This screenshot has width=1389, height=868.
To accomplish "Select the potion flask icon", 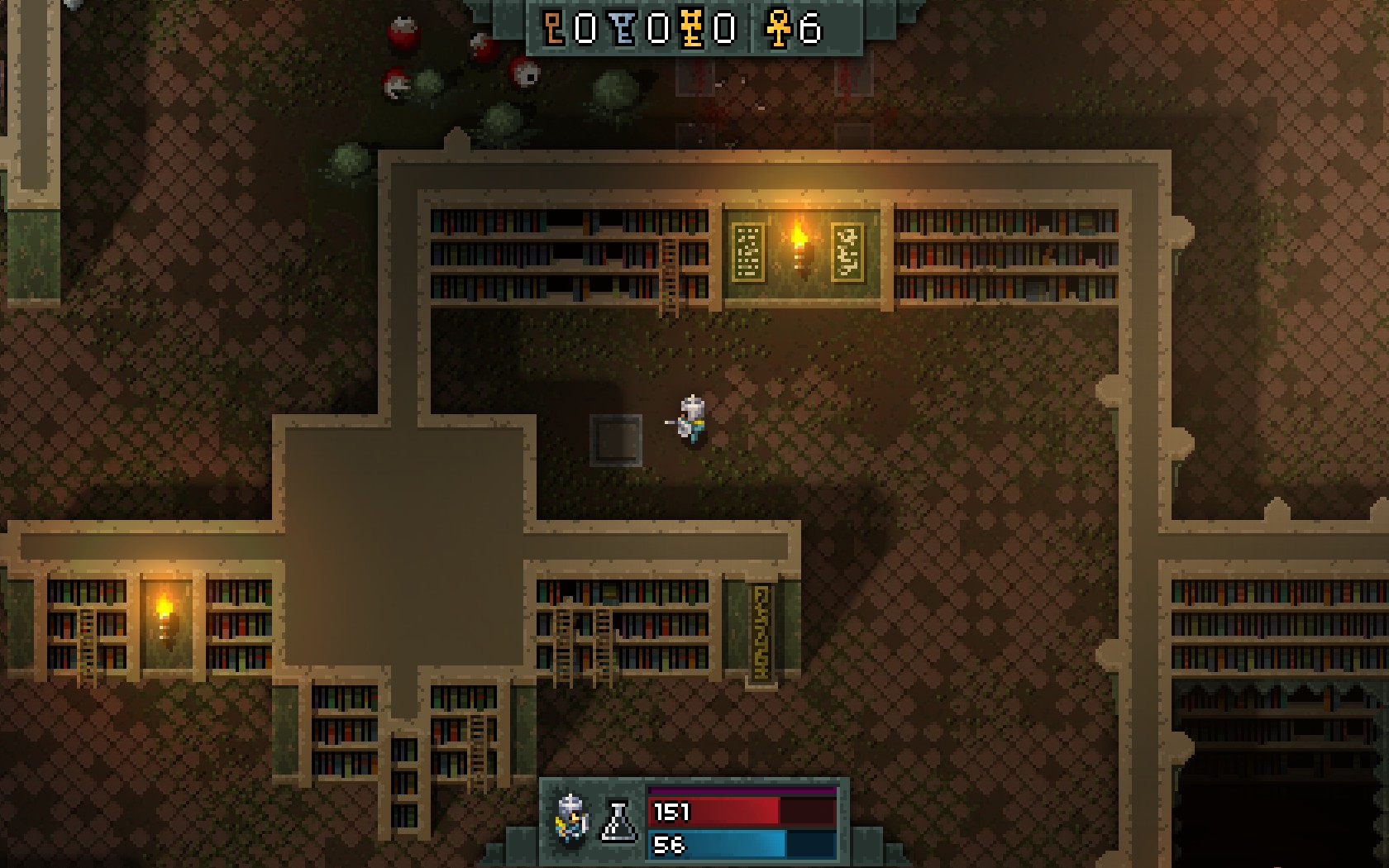I will (619, 822).
